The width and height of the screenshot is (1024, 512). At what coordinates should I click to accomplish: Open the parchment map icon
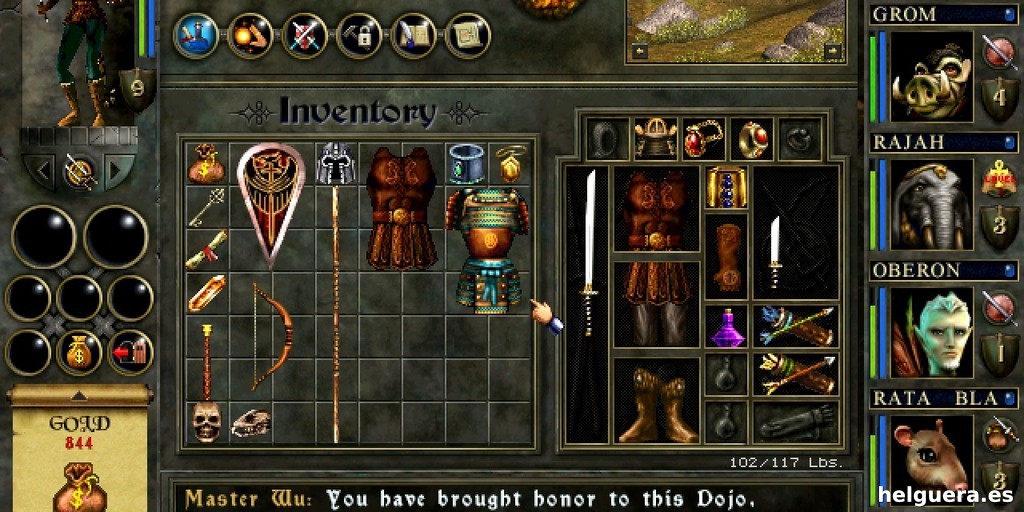(x=466, y=35)
